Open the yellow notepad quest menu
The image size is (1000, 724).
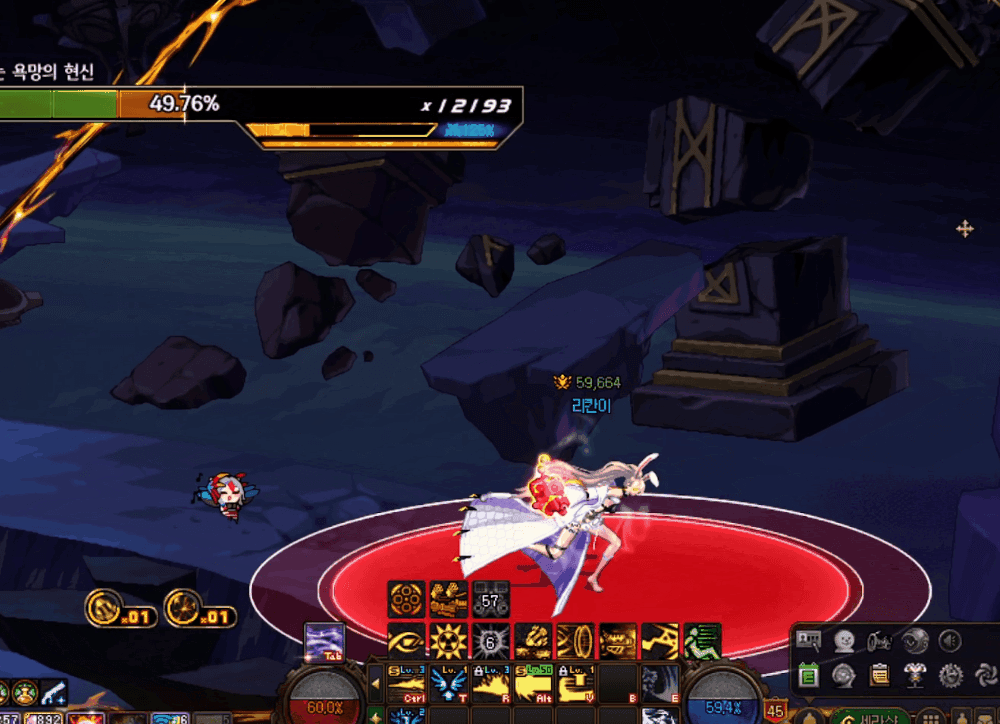(x=880, y=676)
